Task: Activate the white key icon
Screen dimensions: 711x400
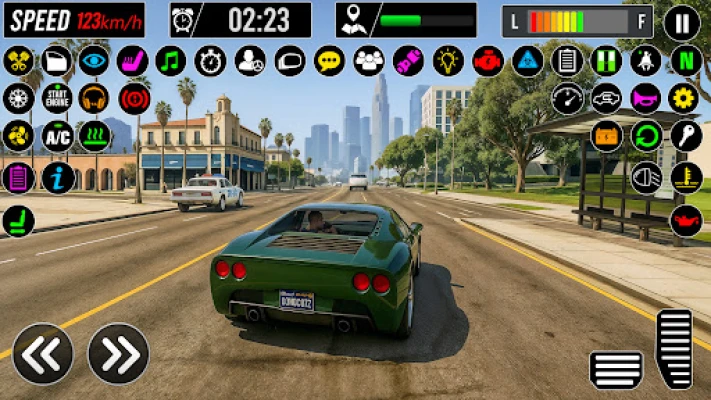Action: pos(685,135)
